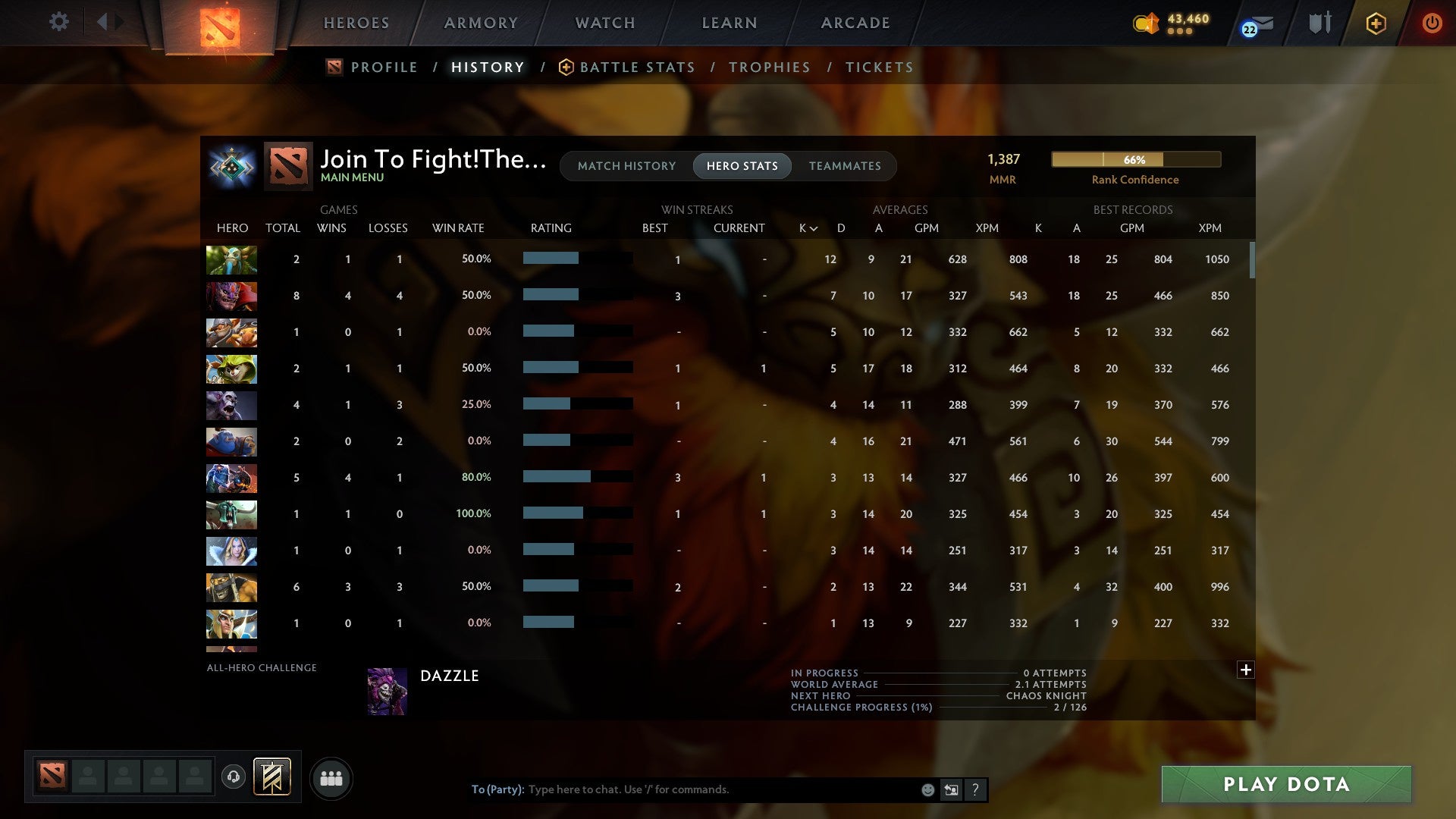Image resolution: width=1456 pixels, height=819 pixels.
Task: Open the ARCADE menu item
Action: pos(855,23)
